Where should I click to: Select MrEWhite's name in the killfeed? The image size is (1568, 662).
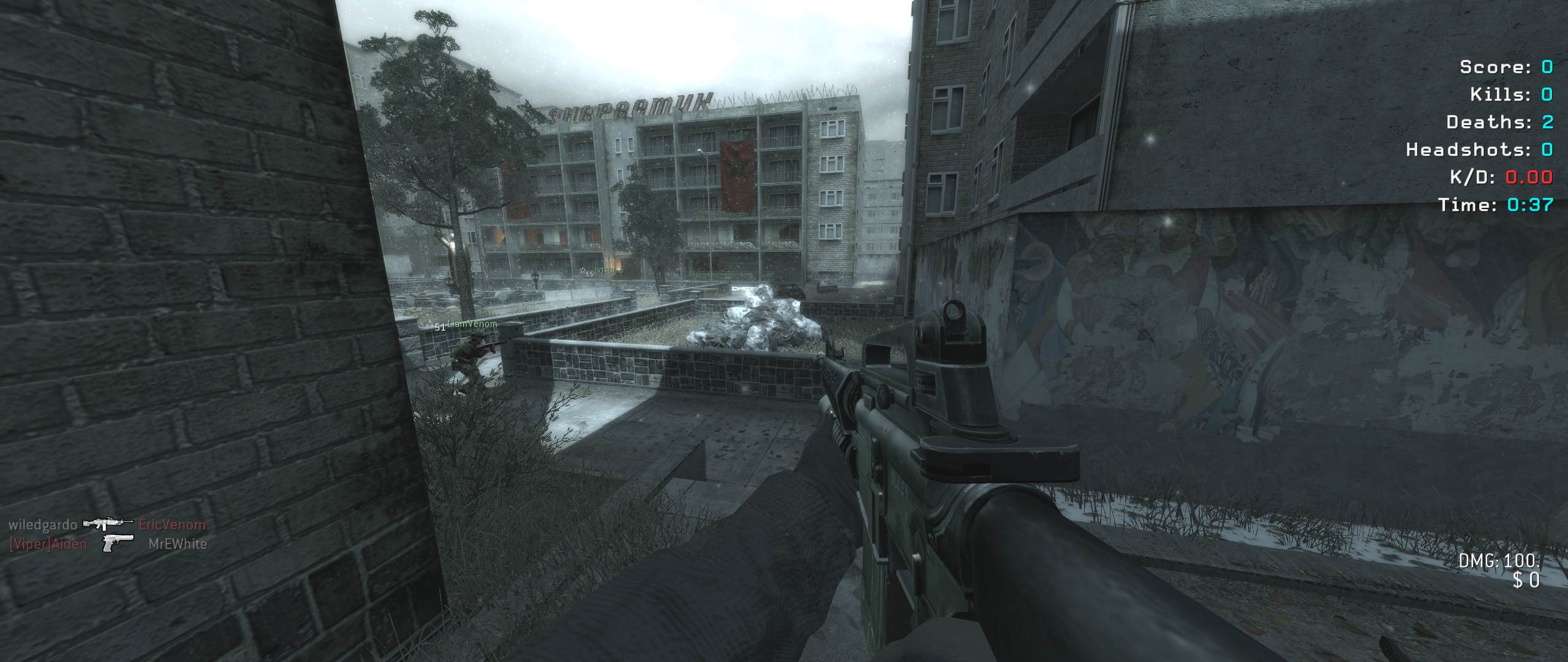[178, 544]
